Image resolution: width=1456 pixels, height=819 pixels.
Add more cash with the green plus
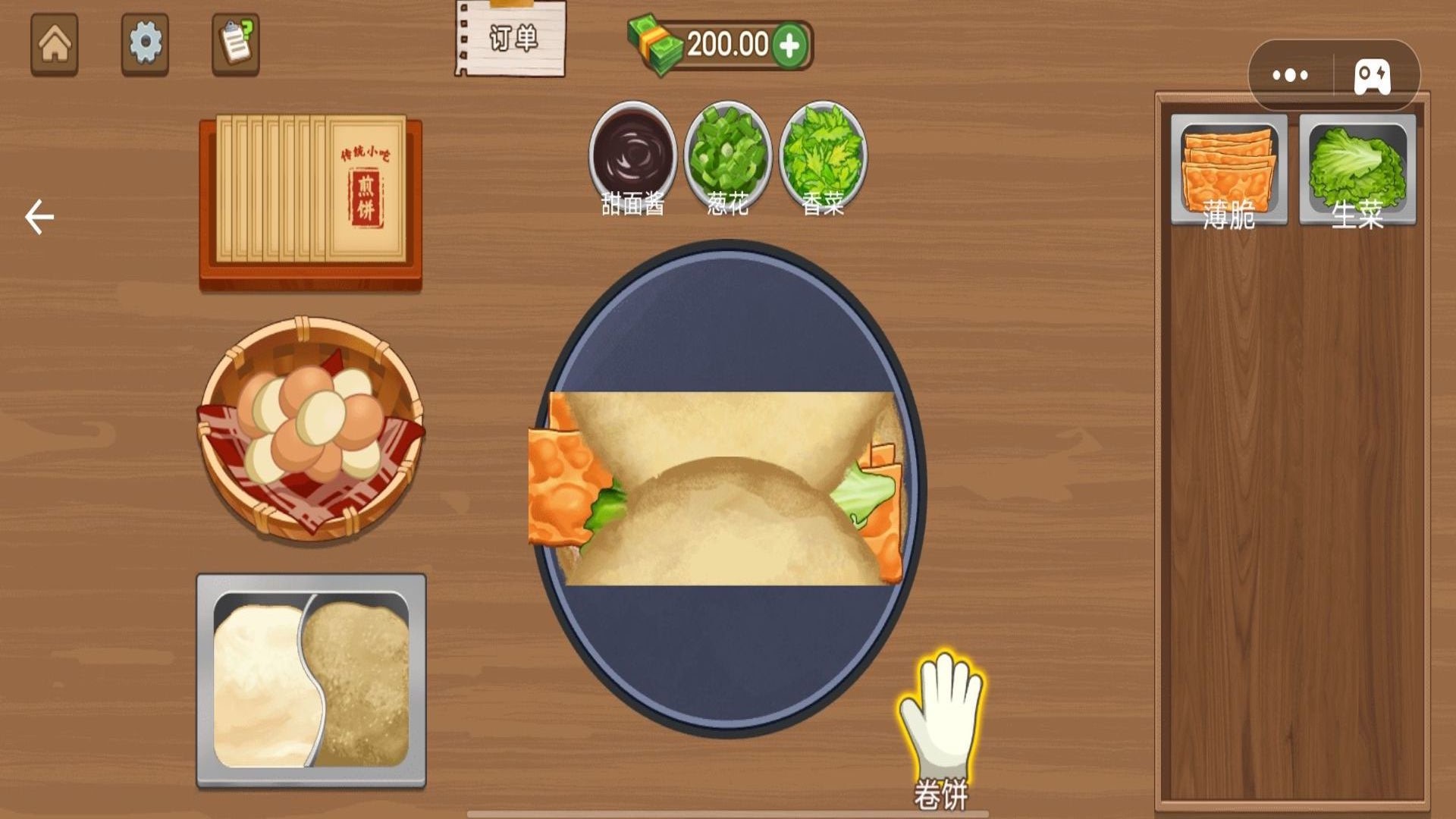point(789,45)
